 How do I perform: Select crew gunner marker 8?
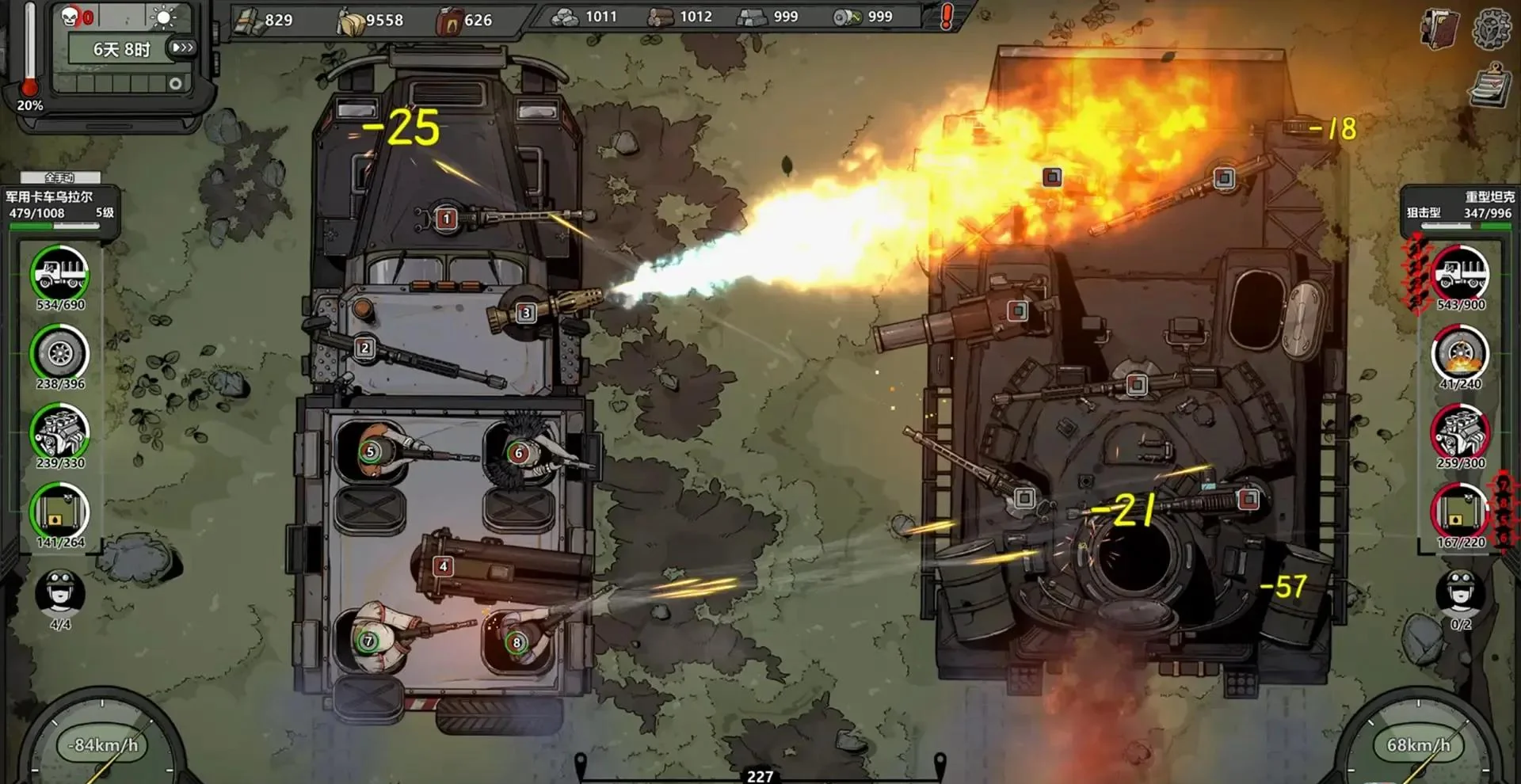(517, 642)
